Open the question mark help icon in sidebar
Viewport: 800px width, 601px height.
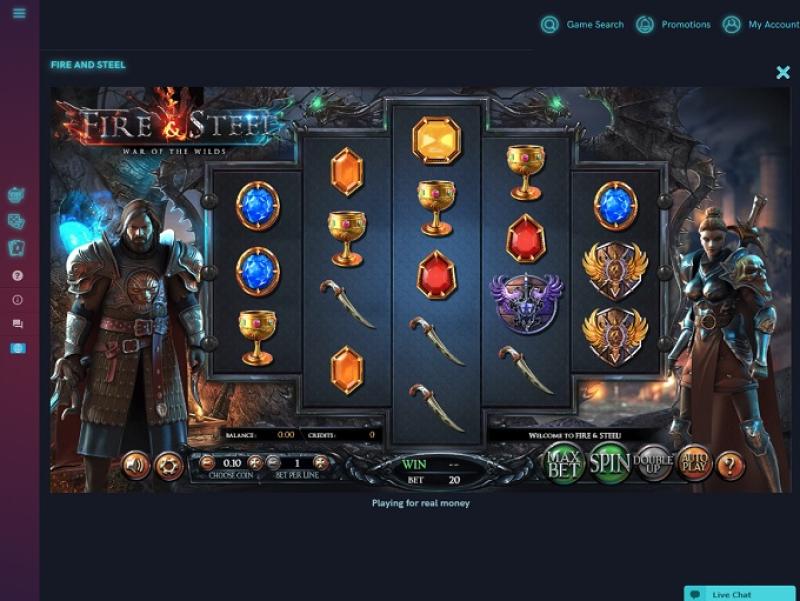coord(17,275)
